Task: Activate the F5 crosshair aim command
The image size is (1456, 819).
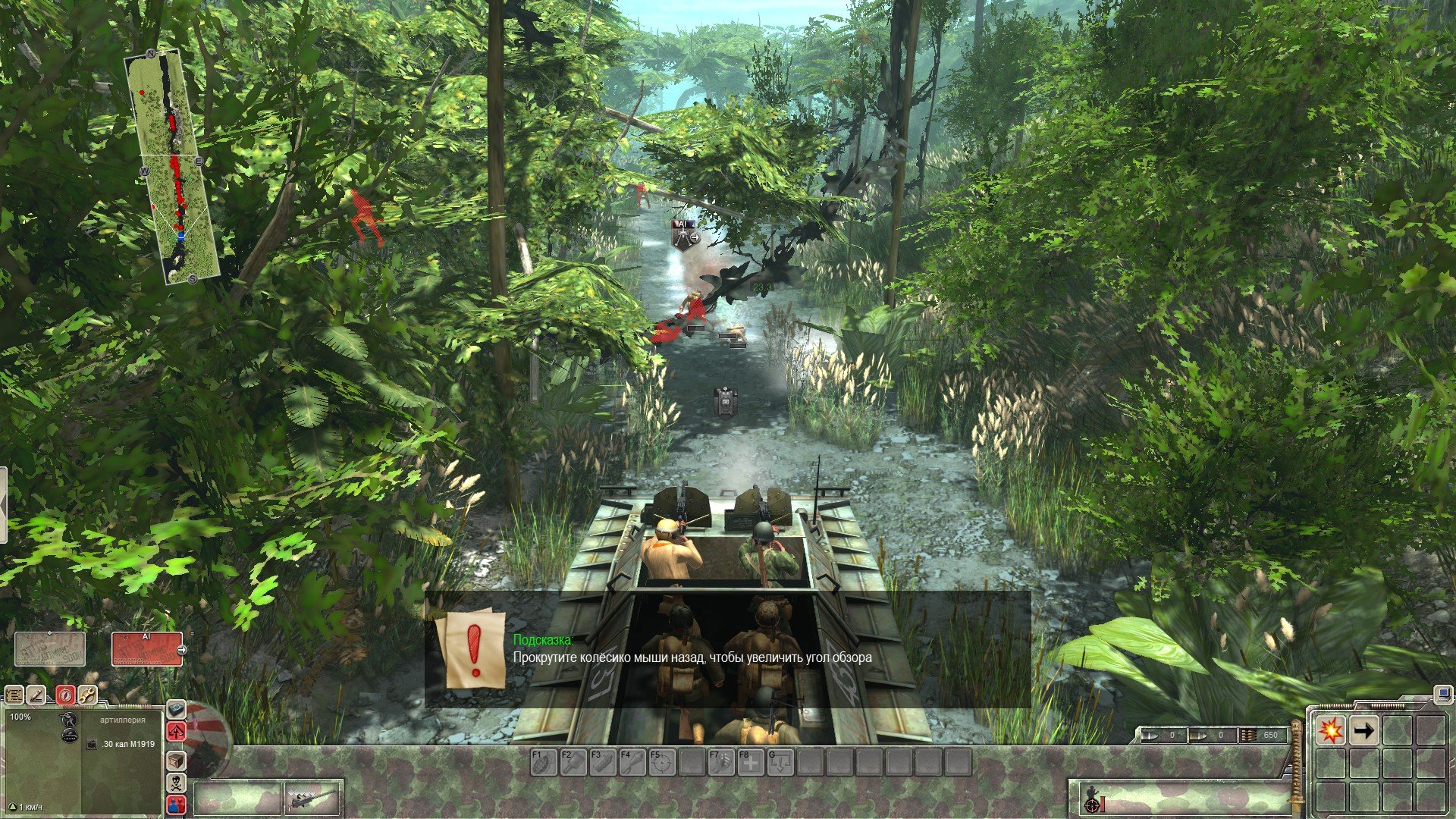Action: tap(662, 762)
